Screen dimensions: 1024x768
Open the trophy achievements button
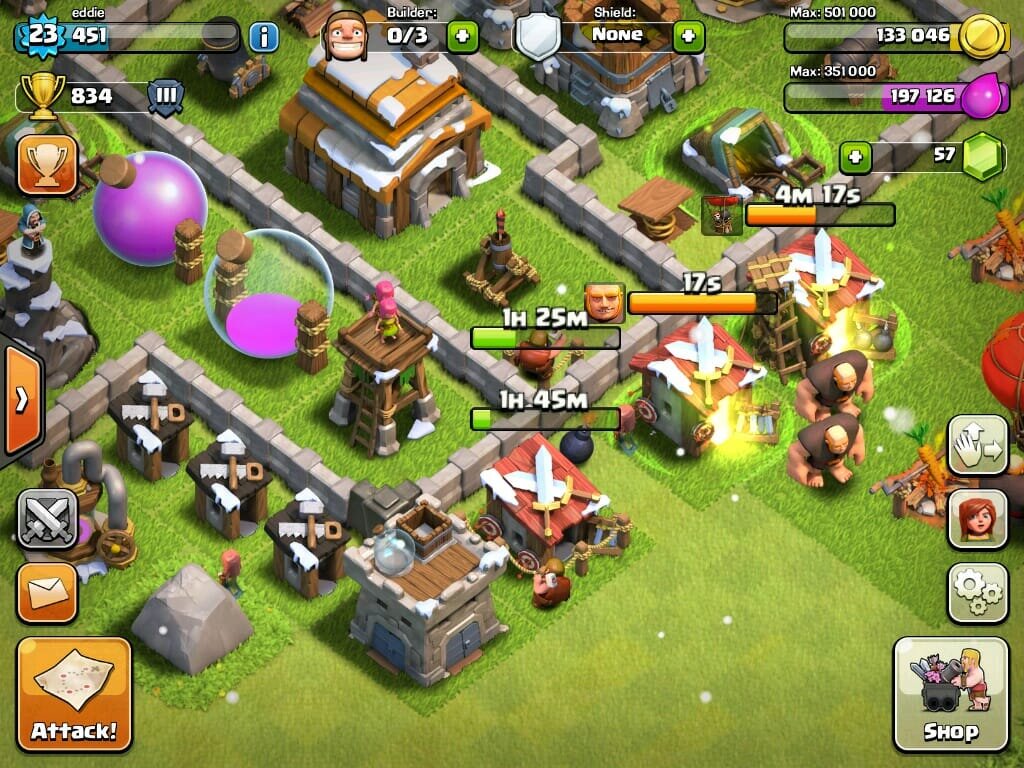47,164
